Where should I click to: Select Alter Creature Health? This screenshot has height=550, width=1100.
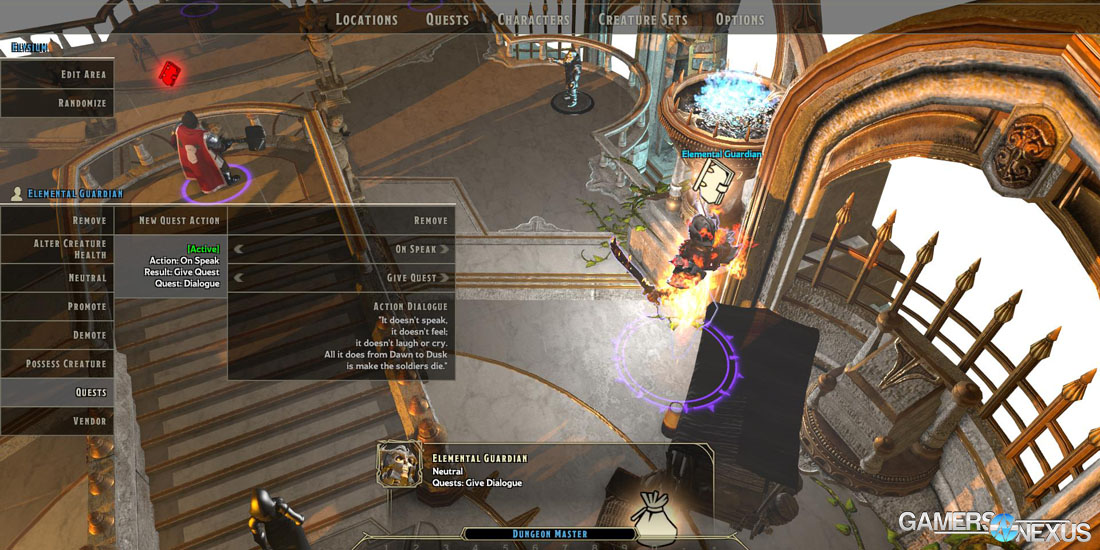pos(57,249)
